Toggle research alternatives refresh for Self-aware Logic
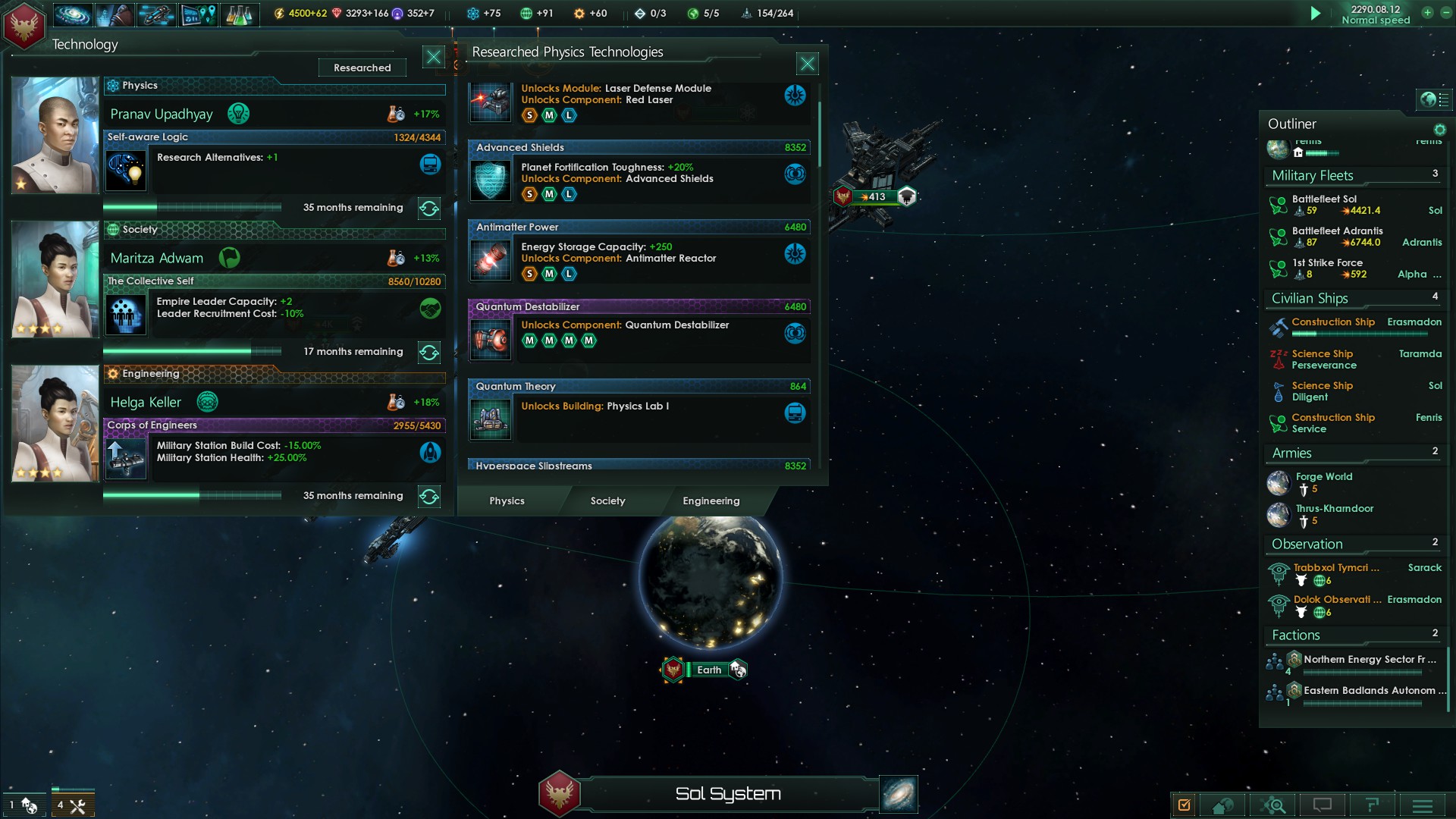Viewport: 1456px width, 819px height. [429, 208]
